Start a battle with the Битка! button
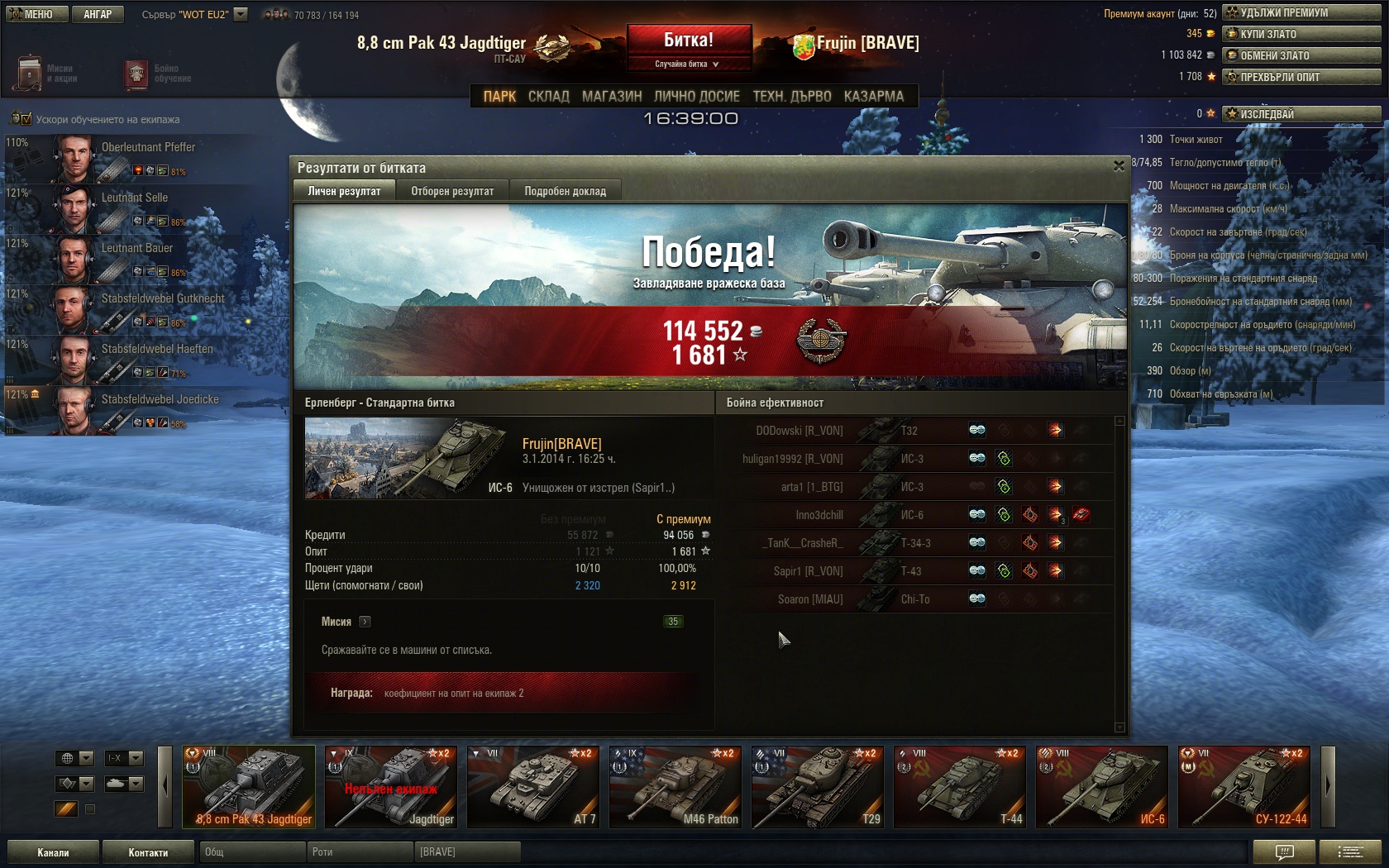The width and height of the screenshot is (1389, 868). point(689,41)
